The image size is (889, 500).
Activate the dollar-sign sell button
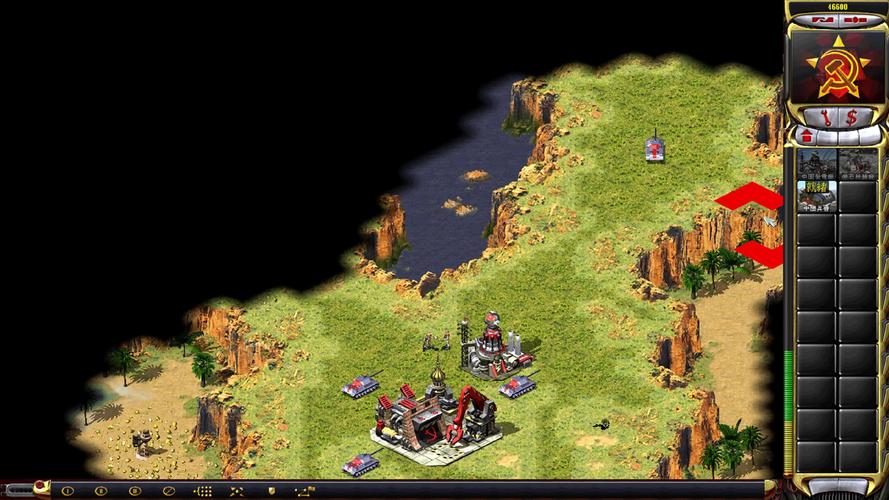click(x=851, y=116)
